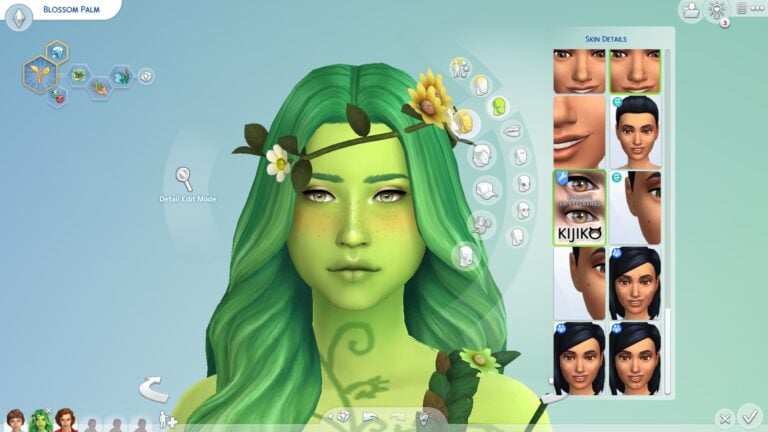Select the green-haired Sim portrait
Image resolution: width=768 pixels, height=432 pixels.
tap(41, 420)
